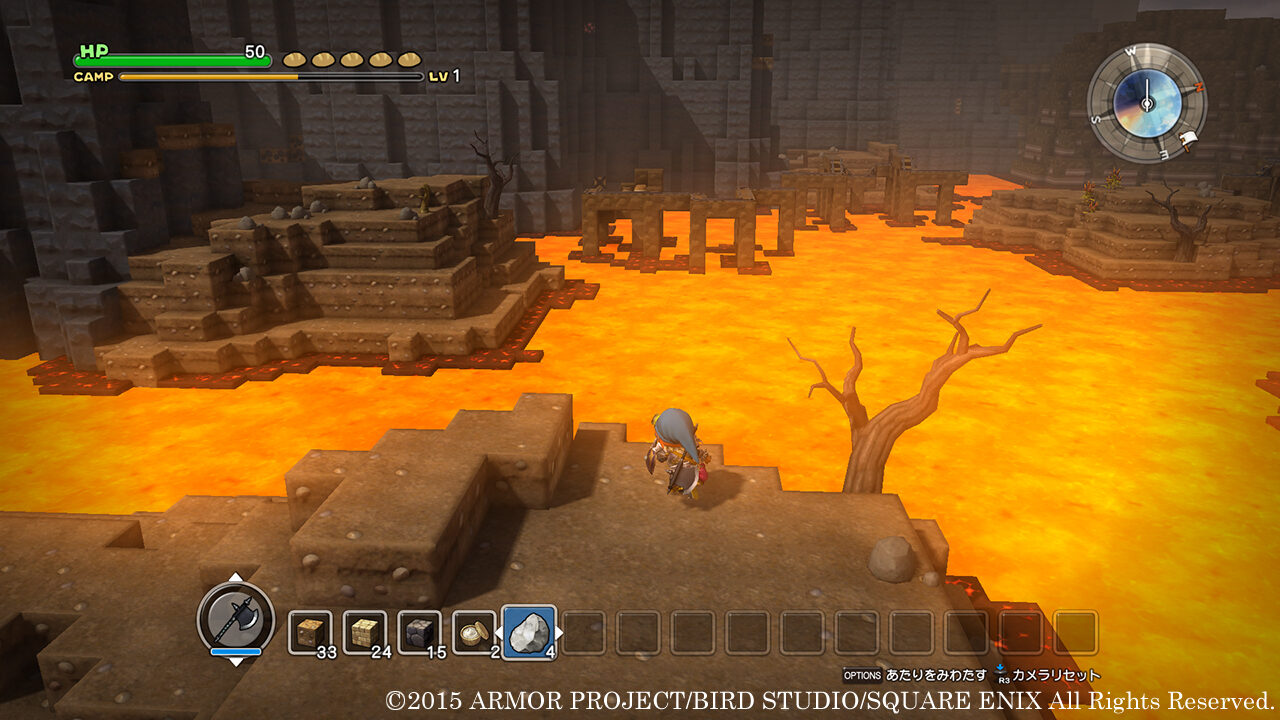Open the compass in the corner
Viewport: 1280px width, 720px height.
point(1146,101)
